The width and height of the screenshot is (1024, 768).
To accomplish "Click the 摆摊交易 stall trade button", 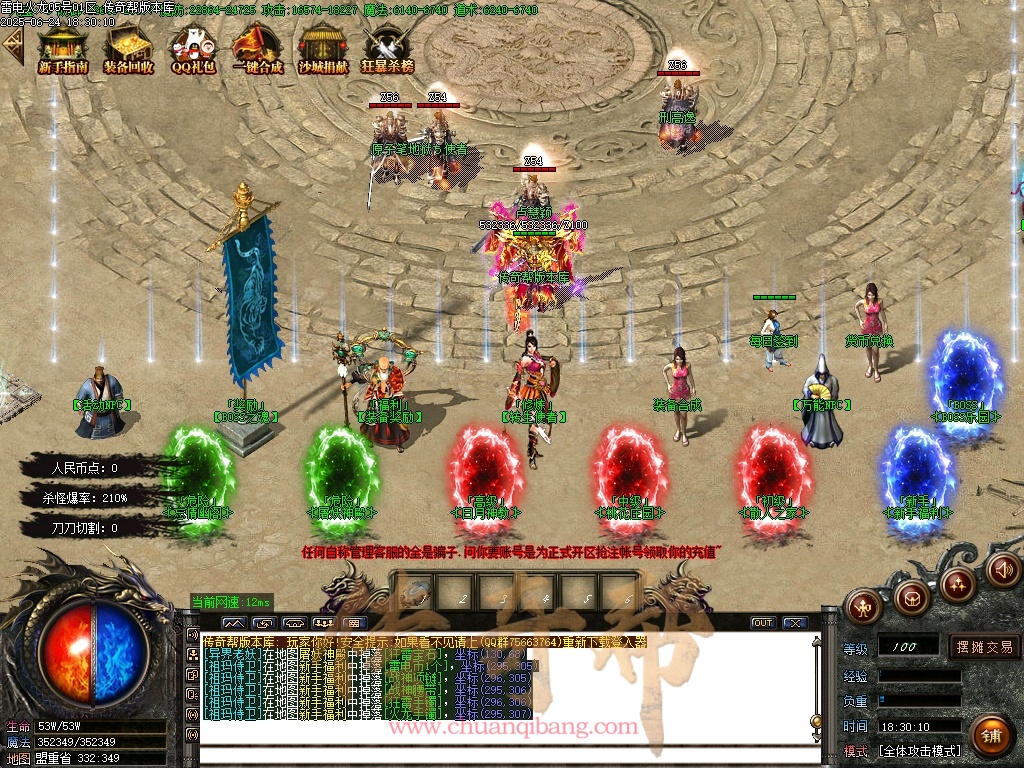I will pyautogui.click(x=985, y=647).
